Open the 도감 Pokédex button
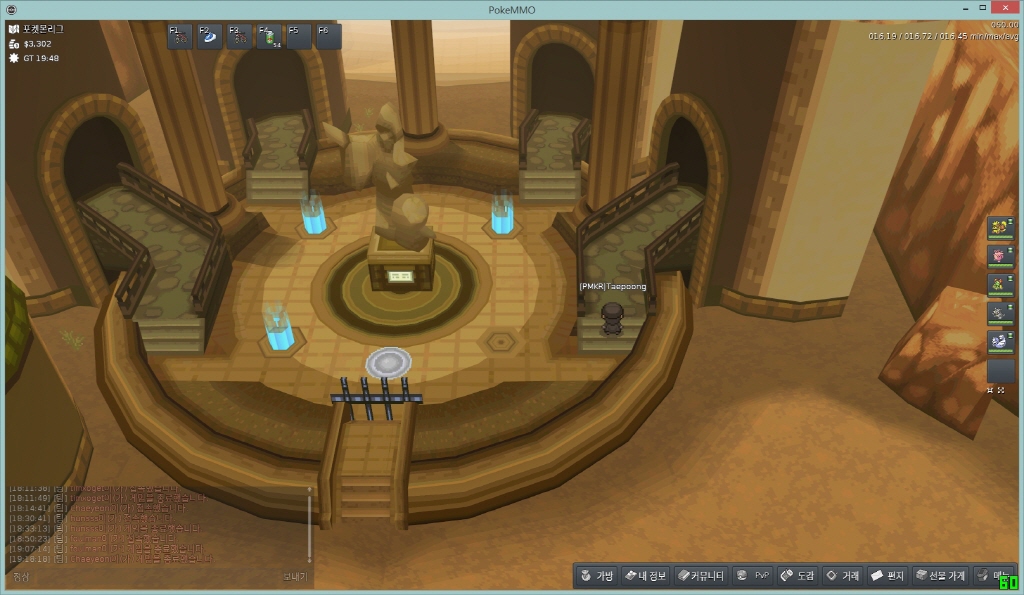This screenshot has width=1024, height=595. click(x=798, y=576)
